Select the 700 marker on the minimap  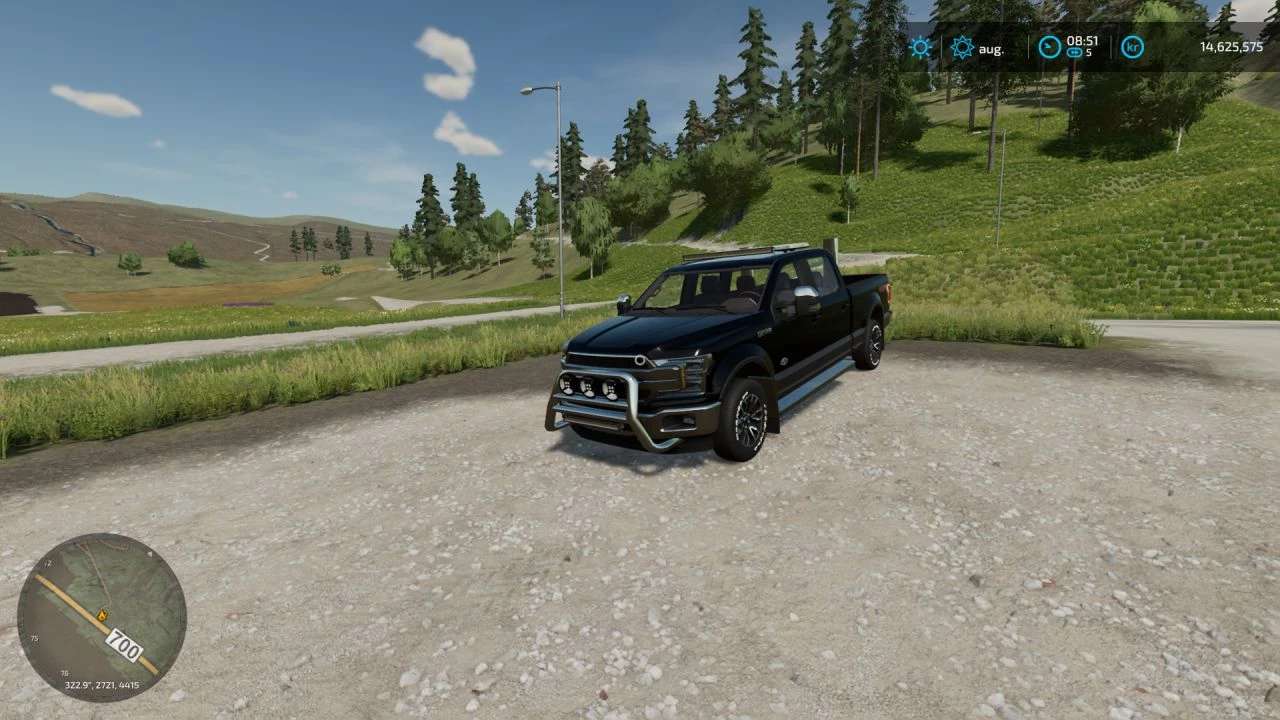(x=123, y=646)
